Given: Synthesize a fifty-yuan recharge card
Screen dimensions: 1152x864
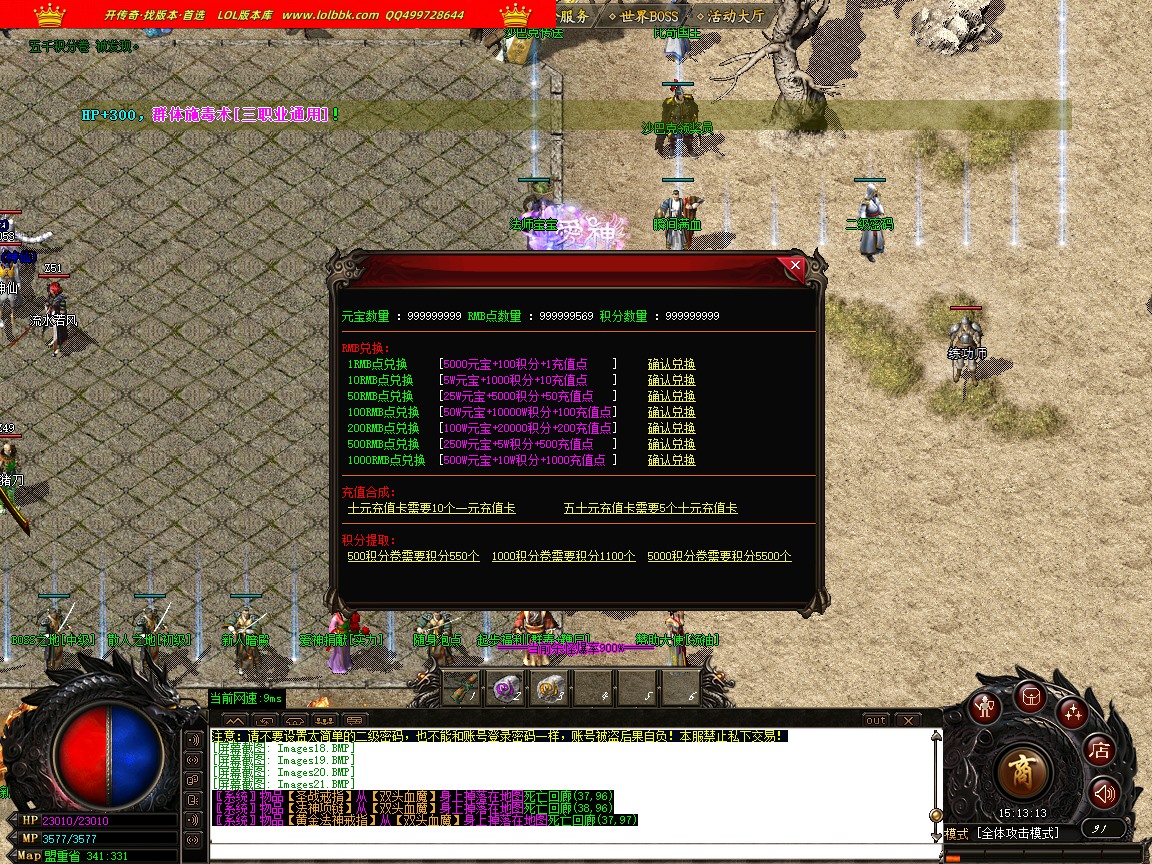Looking at the screenshot, I should click(x=650, y=509).
